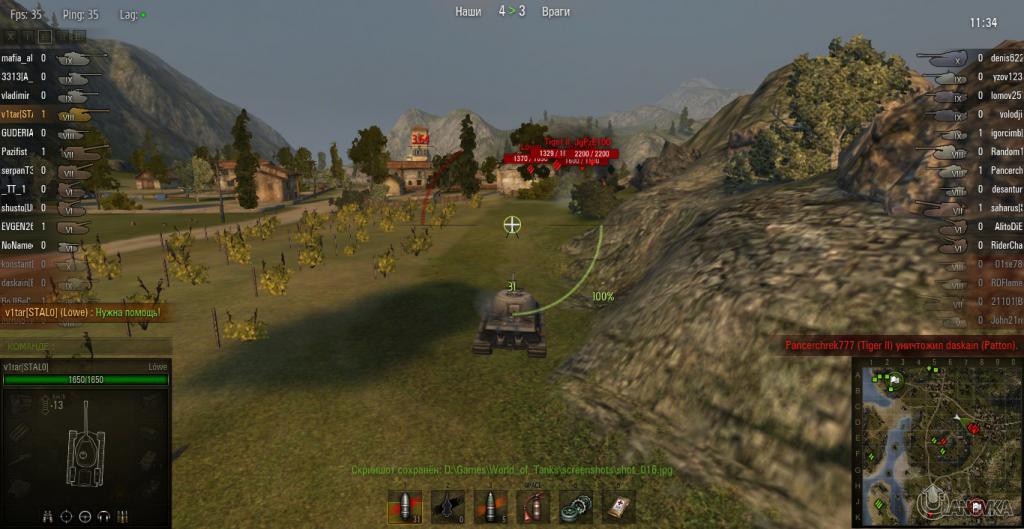Click the driver steering wheel crew icon
The image size is (1024, 529).
[x=84, y=516]
